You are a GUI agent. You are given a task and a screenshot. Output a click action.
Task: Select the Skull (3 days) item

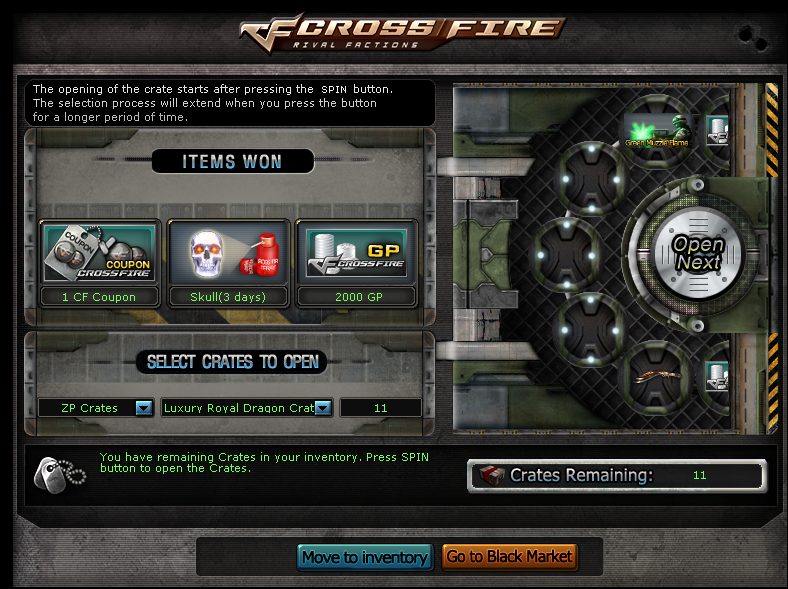pyautogui.click(x=228, y=253)
